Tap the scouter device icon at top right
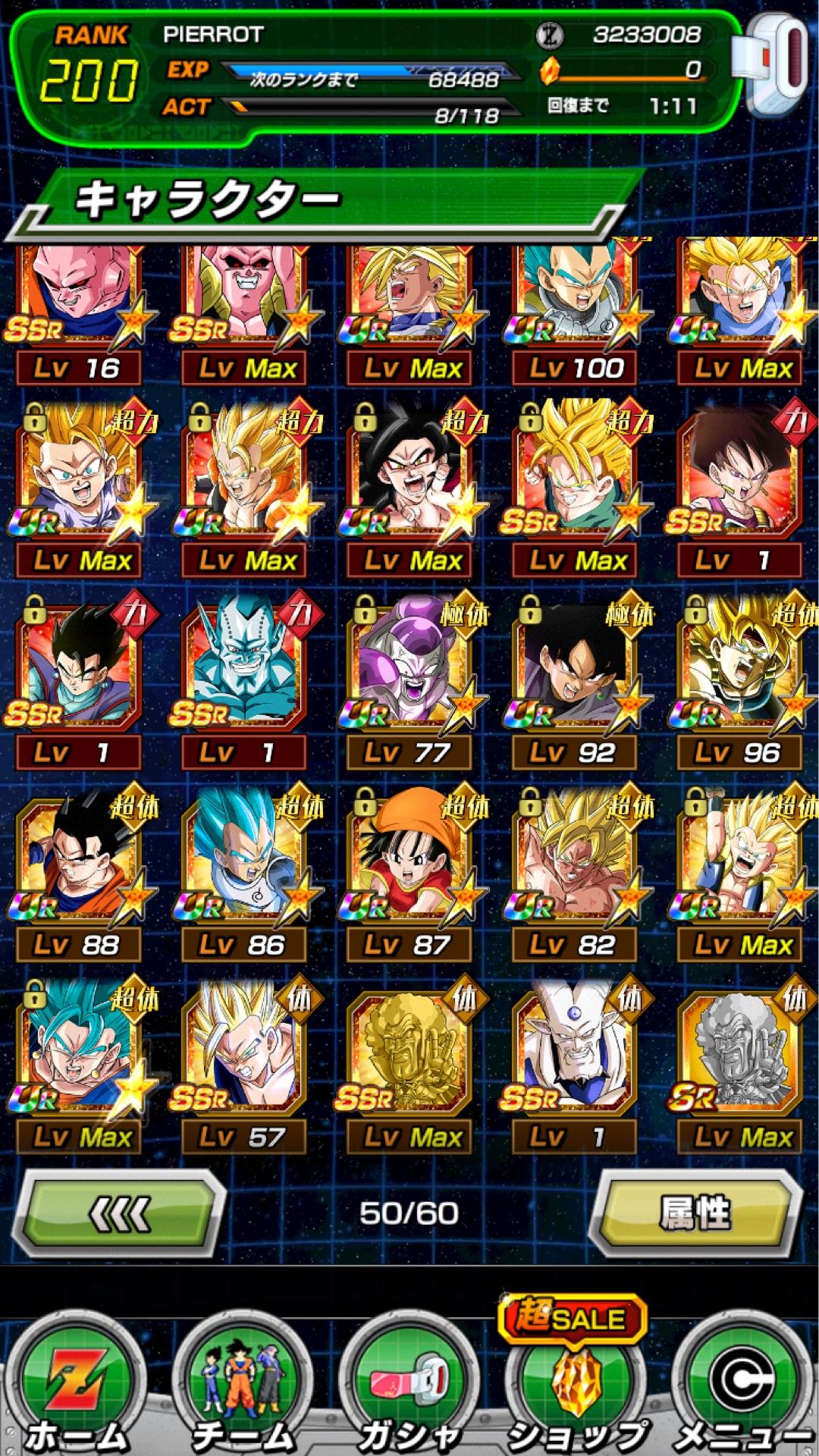Screen dimensions: 819x1456 tap(773, 64)
